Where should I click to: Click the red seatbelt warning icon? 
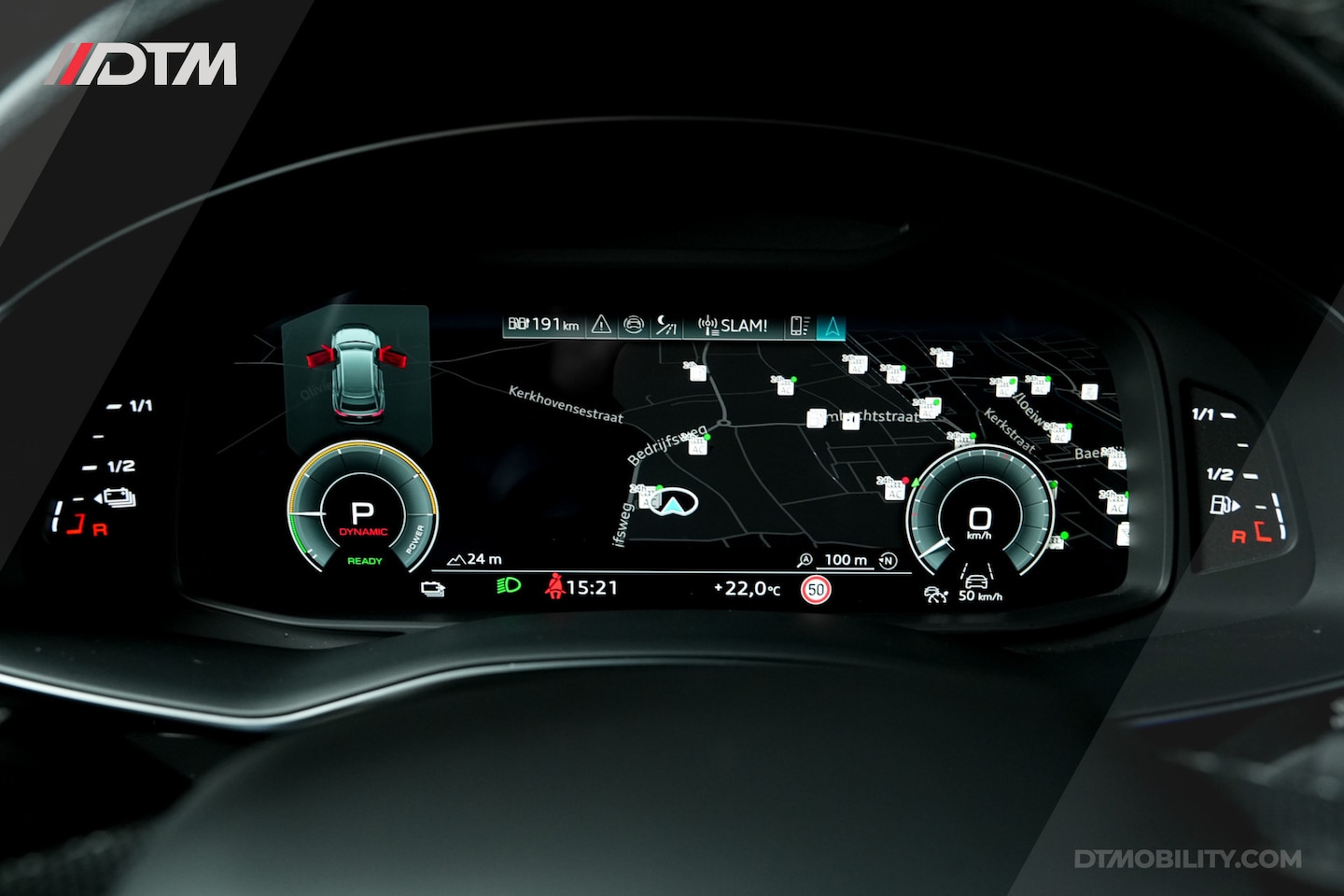[x=555, y=586]
